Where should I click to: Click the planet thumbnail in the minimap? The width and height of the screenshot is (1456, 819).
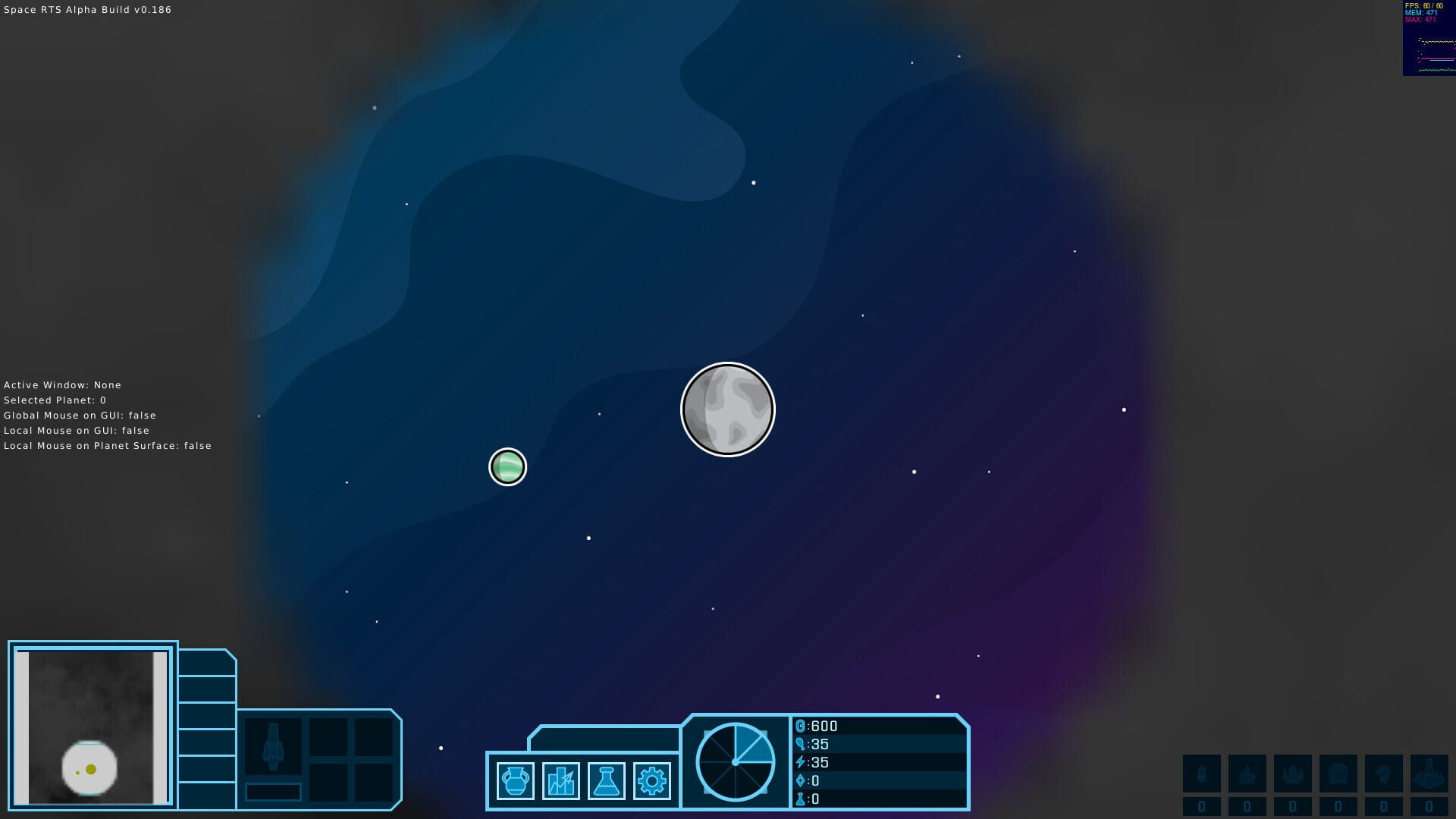point(89,769)
